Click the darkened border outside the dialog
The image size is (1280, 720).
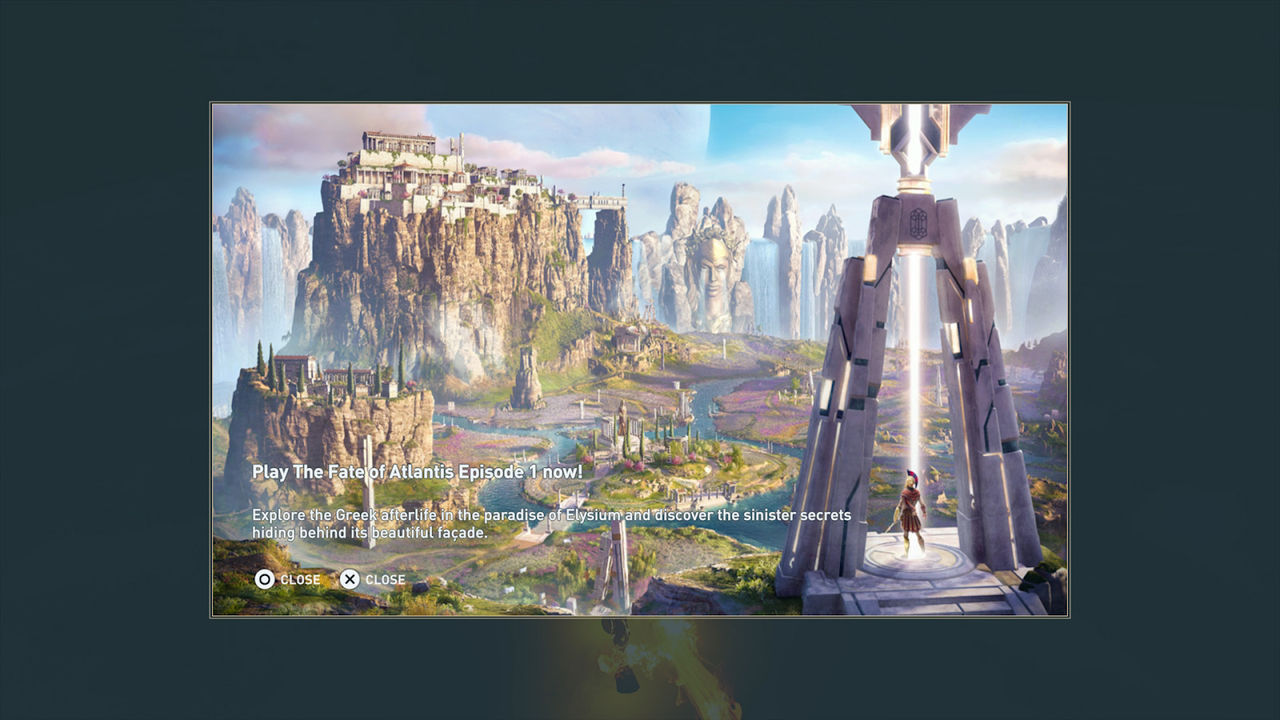click(100, 360)
